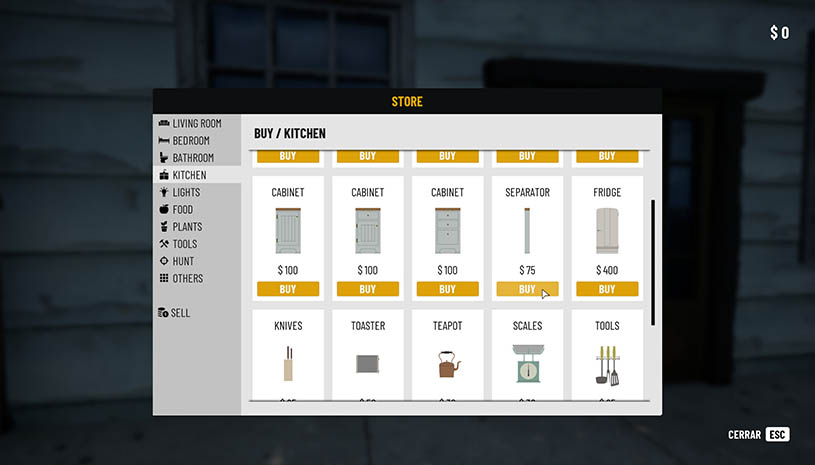Click the store list scrollbar
The height and width of the screenshot is (465, 815).
pos(653,260)
